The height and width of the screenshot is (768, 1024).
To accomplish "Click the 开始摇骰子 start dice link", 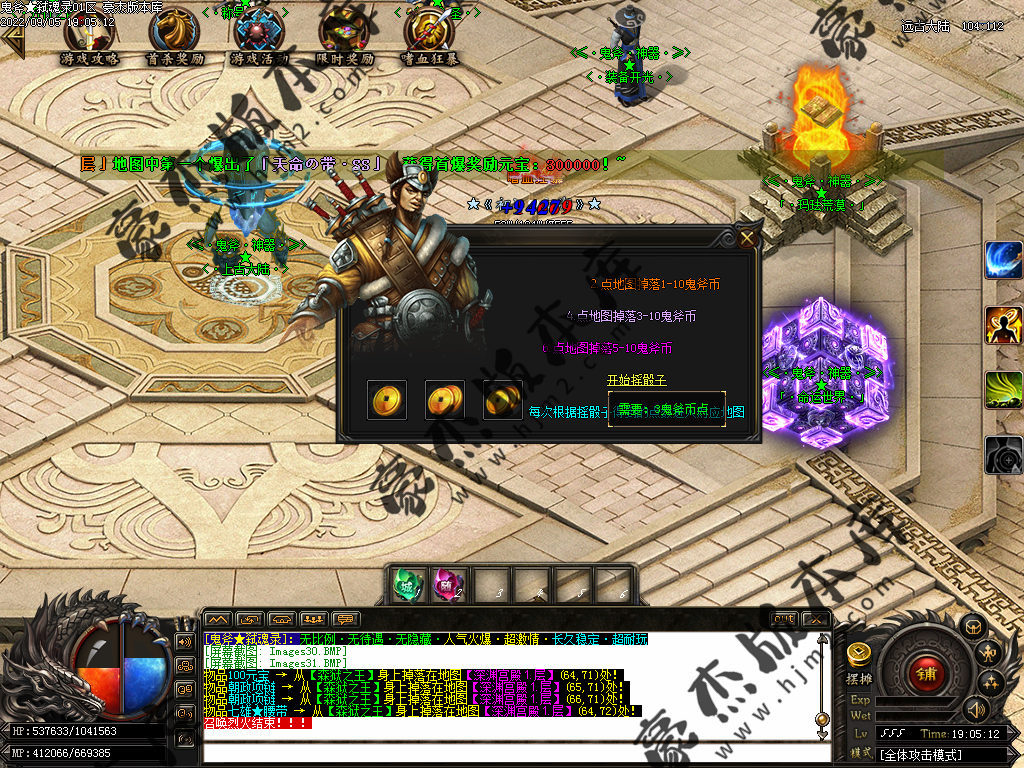I will click(x=636, y=381).
